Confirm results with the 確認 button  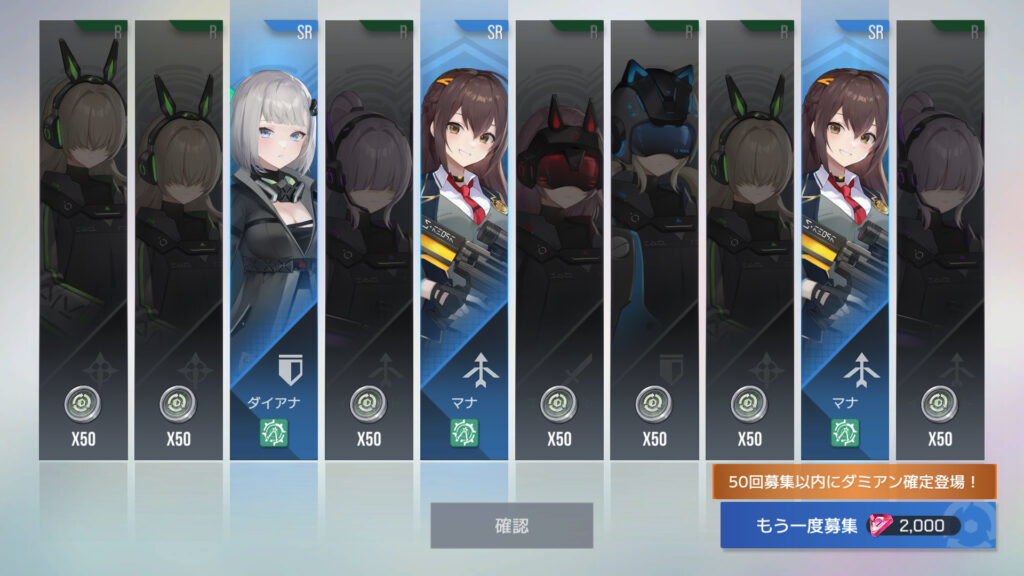[x=511, y=525]
